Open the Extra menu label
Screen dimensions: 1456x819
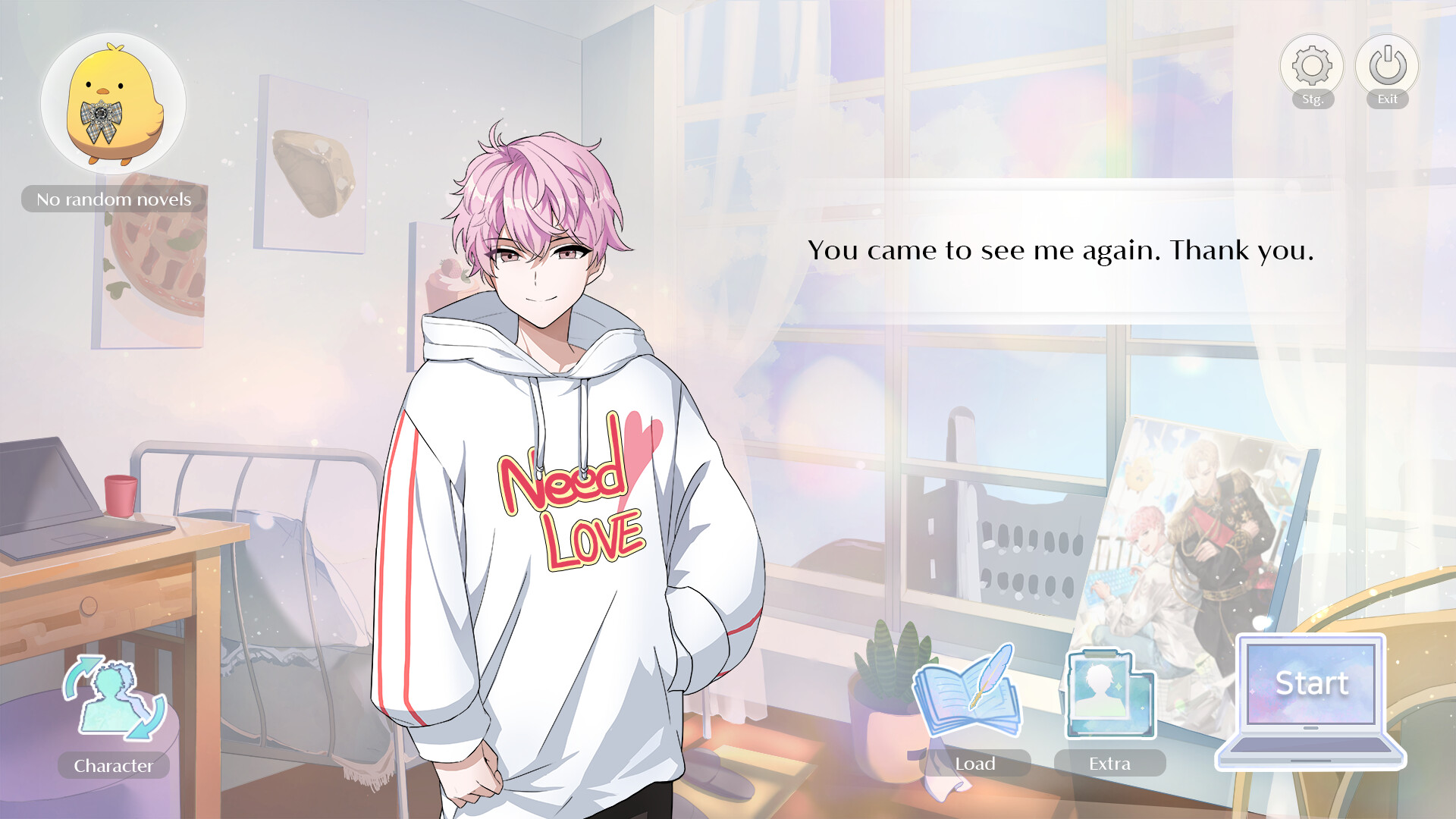tap(1109, 763)
